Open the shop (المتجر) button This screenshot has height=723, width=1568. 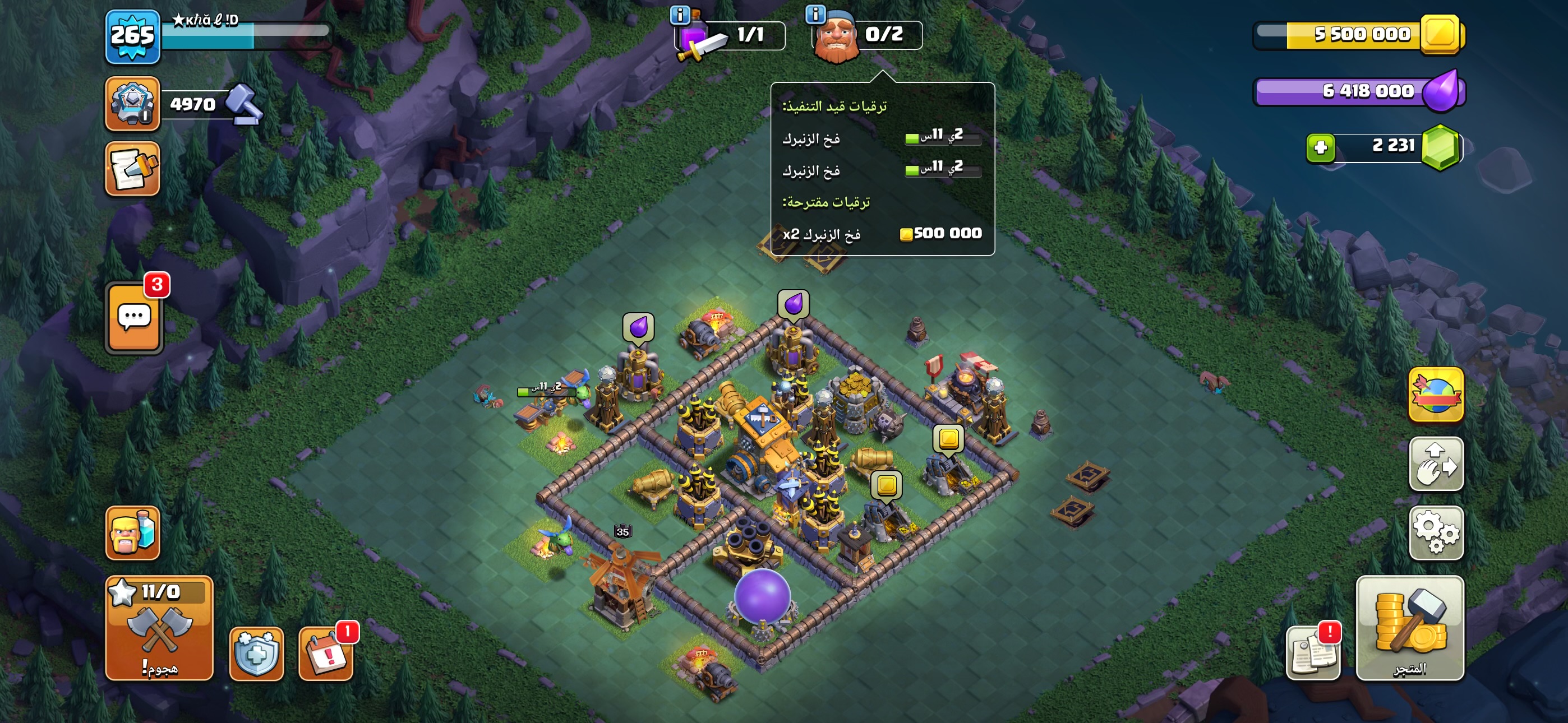click(x=1409, y=628)
